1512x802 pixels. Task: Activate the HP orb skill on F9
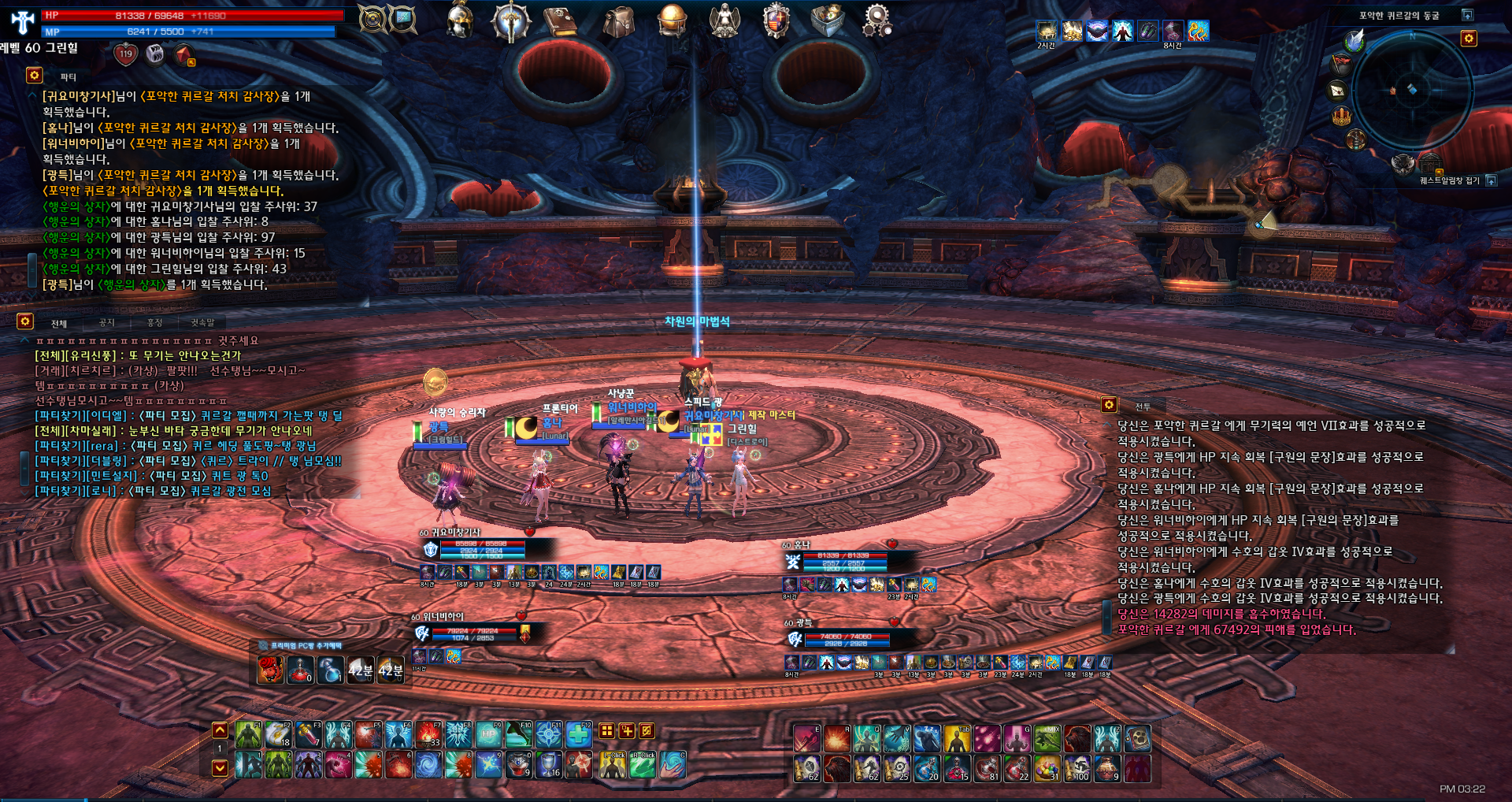click(x=488, y=735)
